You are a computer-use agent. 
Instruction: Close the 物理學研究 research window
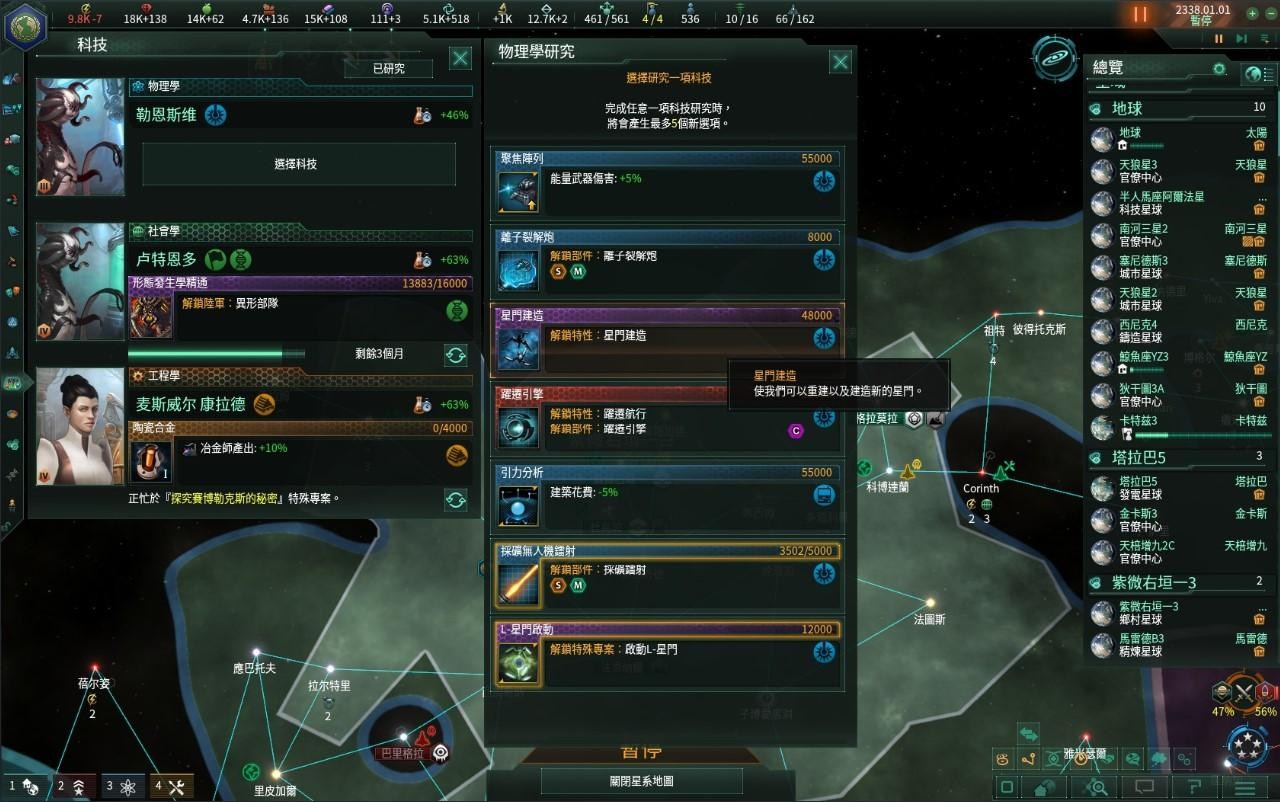click(x=841, y=62)
